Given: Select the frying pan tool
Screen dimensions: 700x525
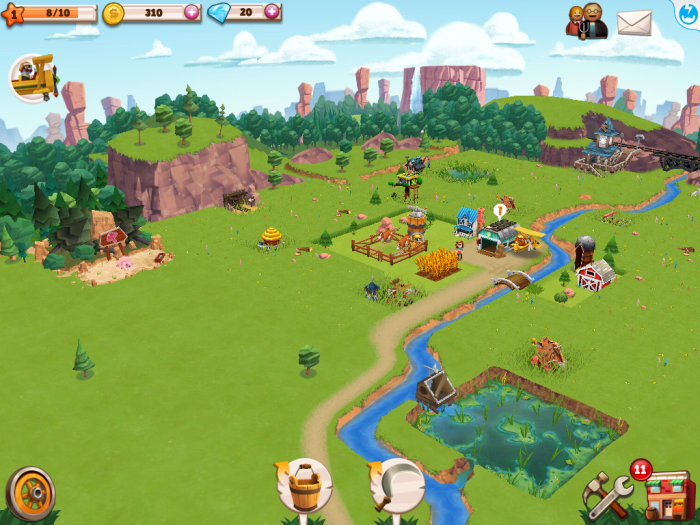Looking at the screenshot, I should [x=396, y=487].
